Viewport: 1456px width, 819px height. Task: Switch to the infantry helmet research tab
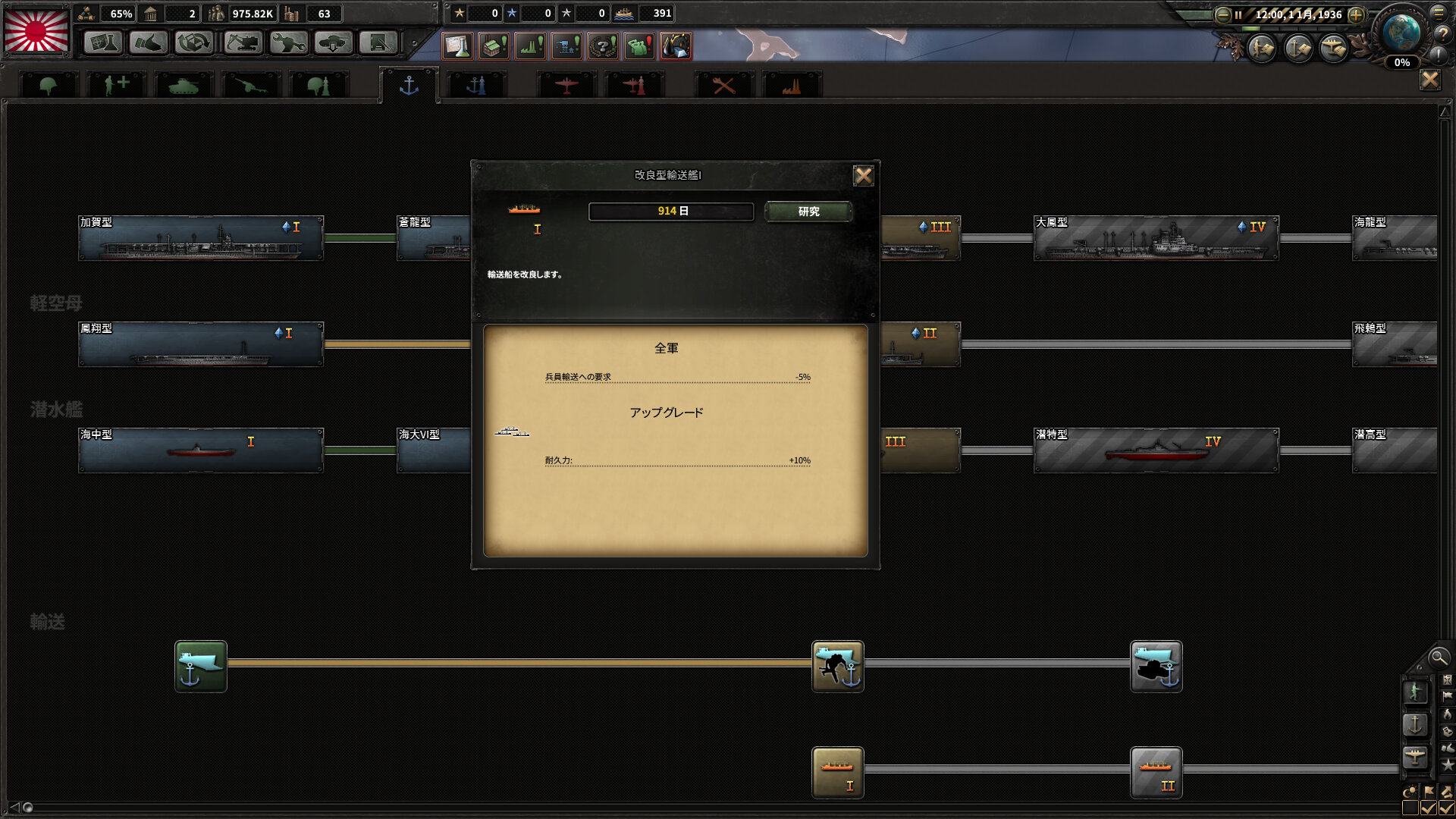49,86
